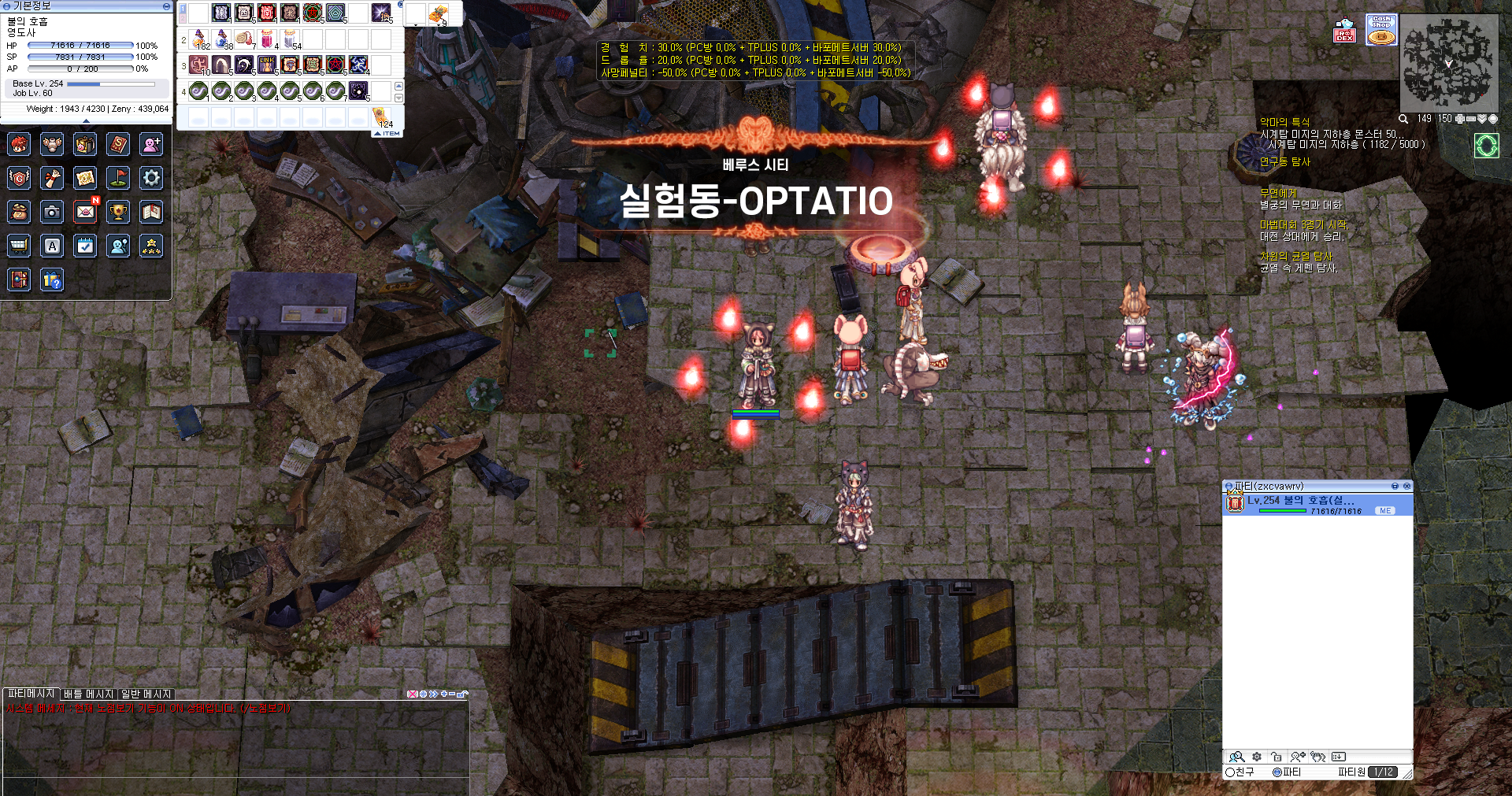Open the world map icon in the sidebar

[85, 178]
